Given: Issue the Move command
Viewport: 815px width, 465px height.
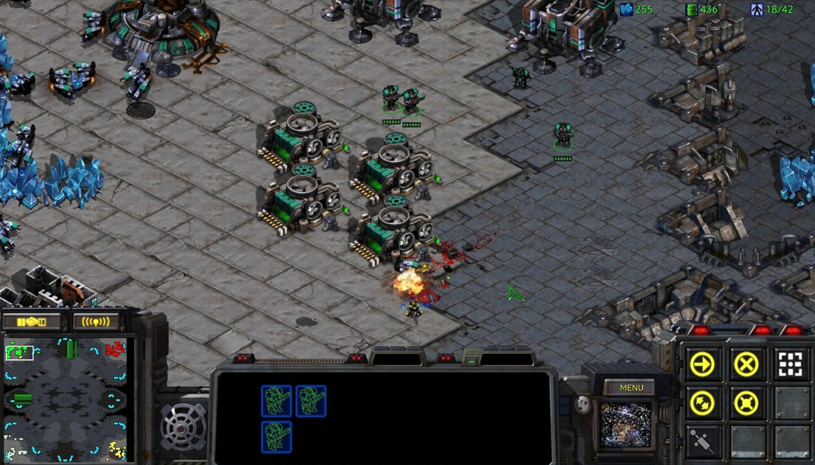Looking at the screenshot, I should (703, 364).
